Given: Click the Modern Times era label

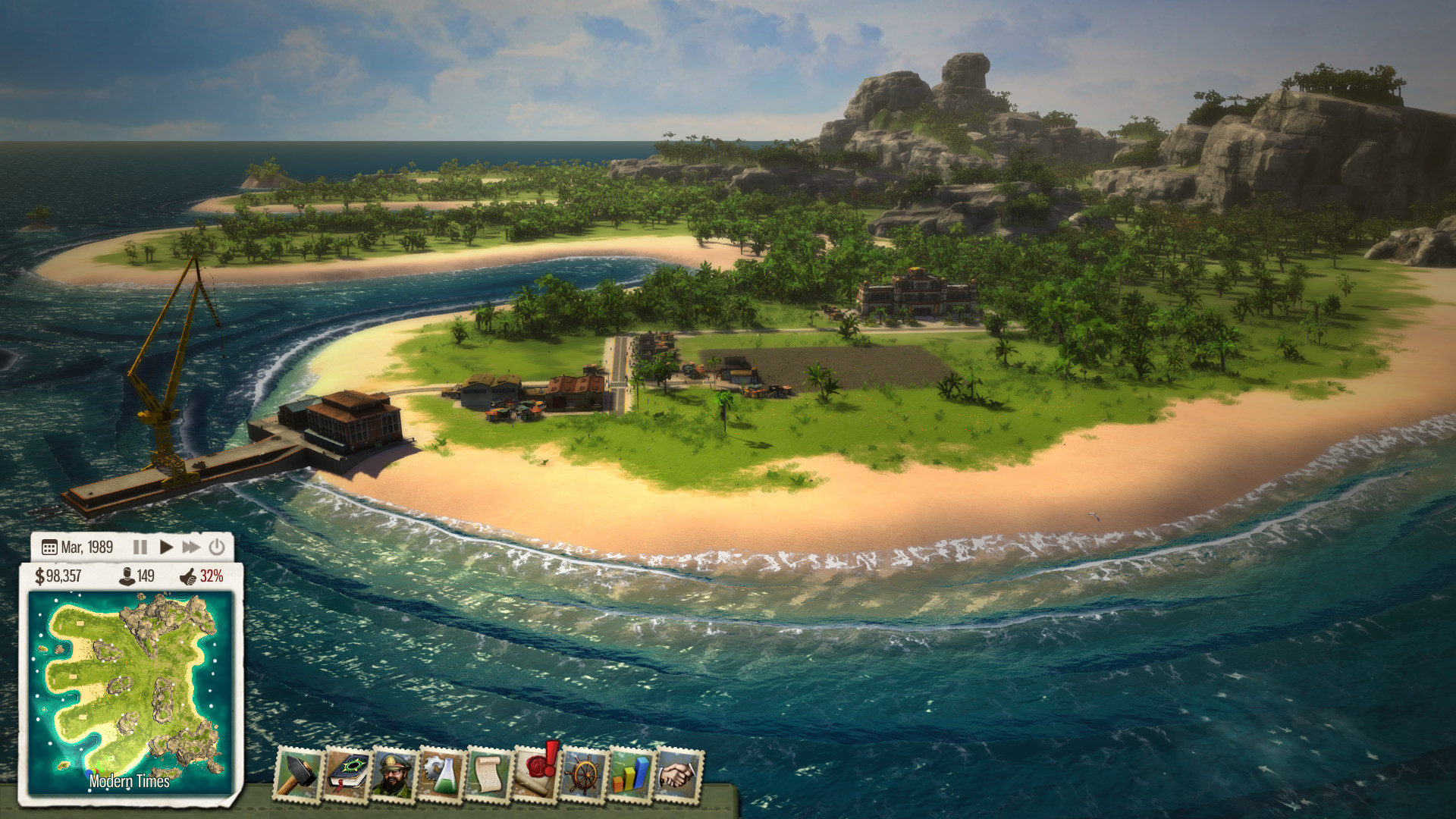Looking at the screenshot, I should coord(129,779).
